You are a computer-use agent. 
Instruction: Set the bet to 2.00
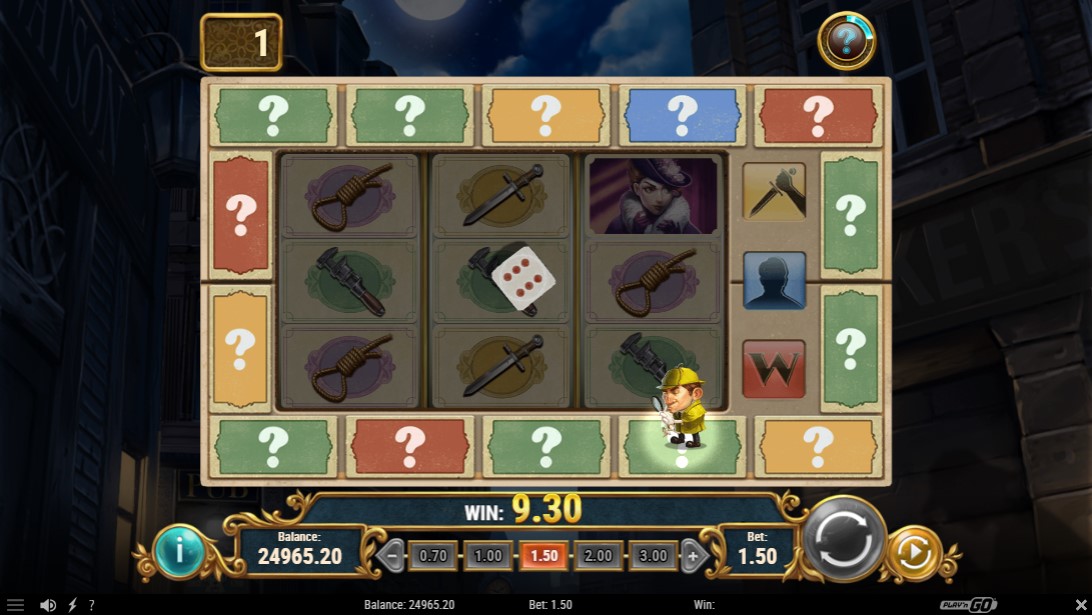(x=598, y=555)
